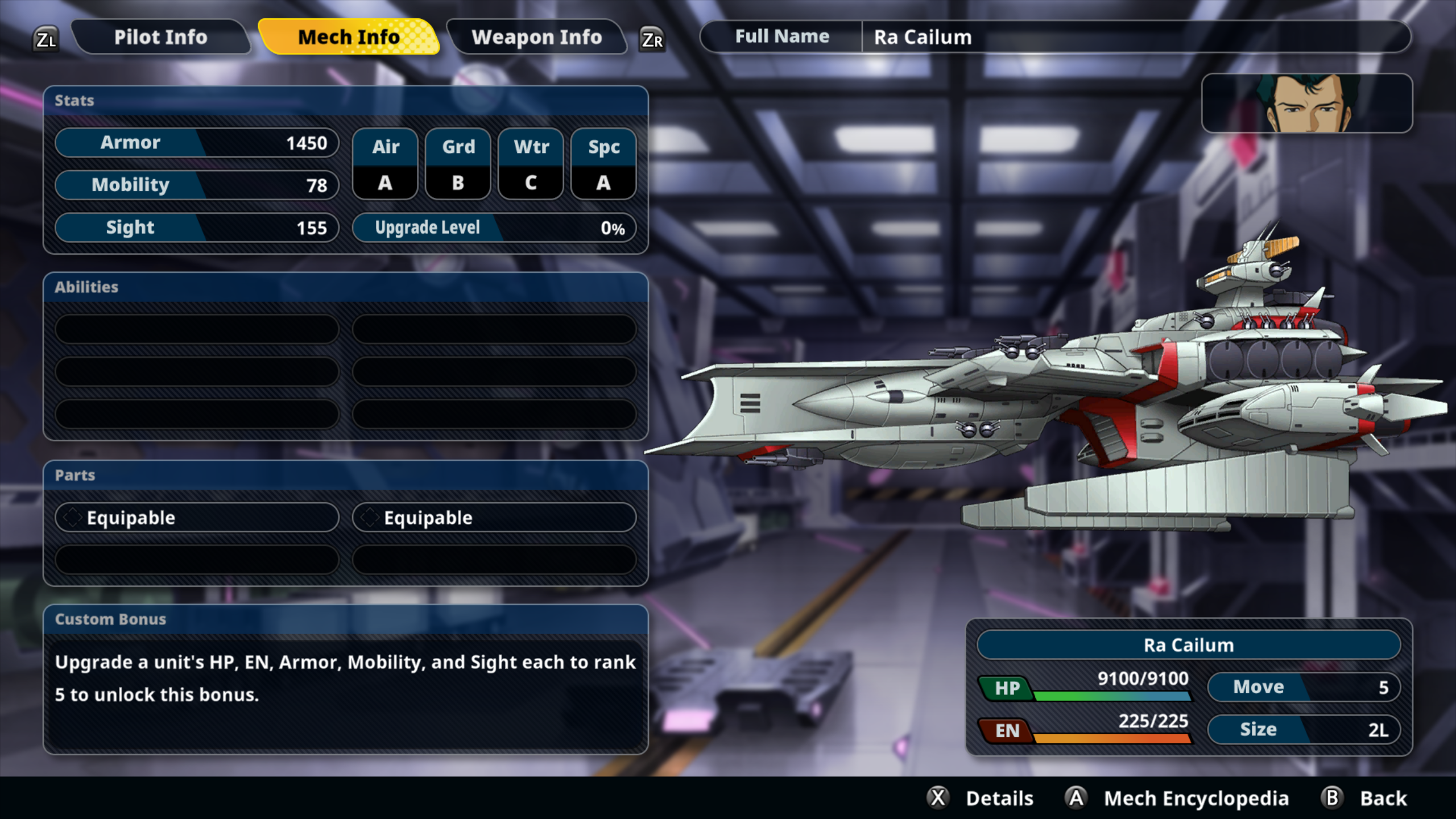The image size is (1456, 819).
Task: Go Back to the previous screen
Action: click(x=1365, y=798)
